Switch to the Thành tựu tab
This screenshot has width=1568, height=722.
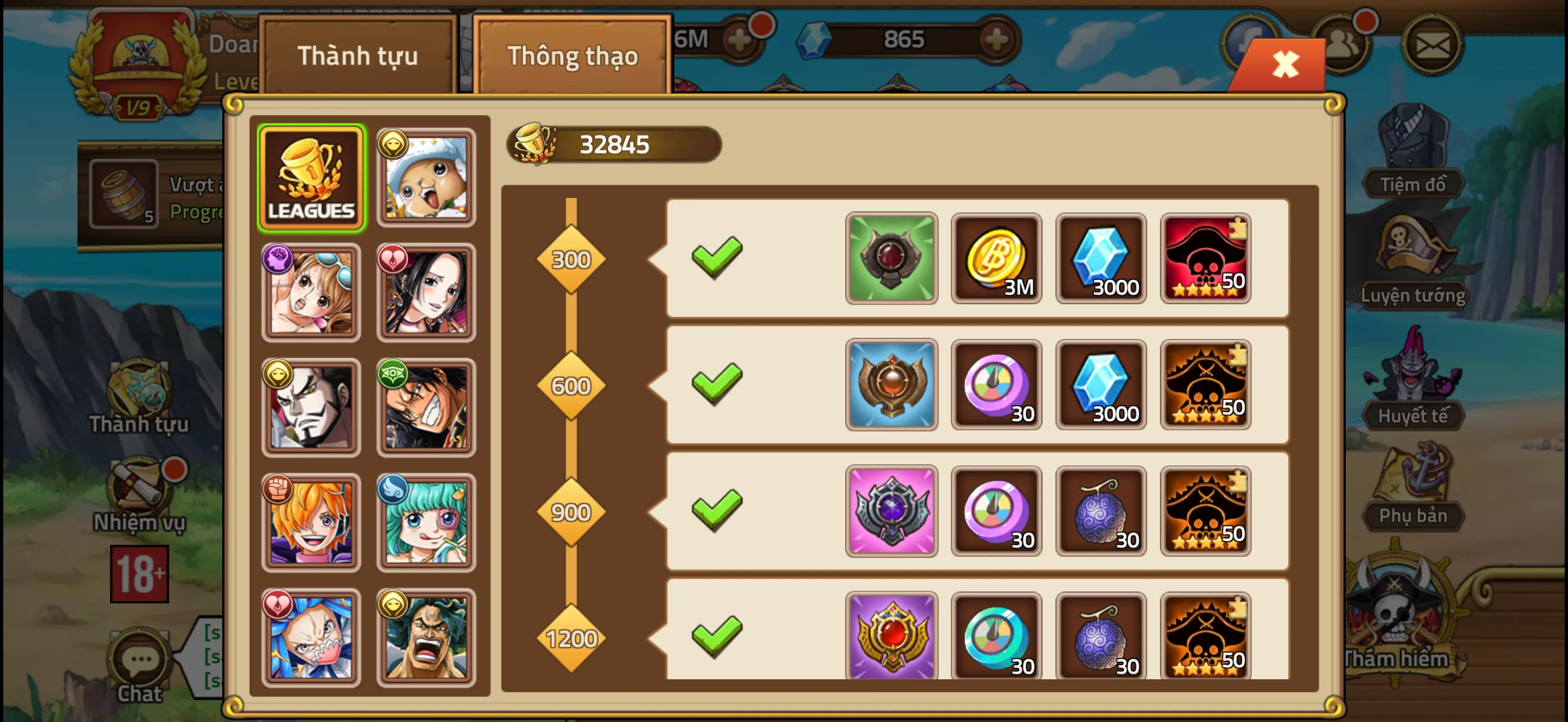coord(359,56)
